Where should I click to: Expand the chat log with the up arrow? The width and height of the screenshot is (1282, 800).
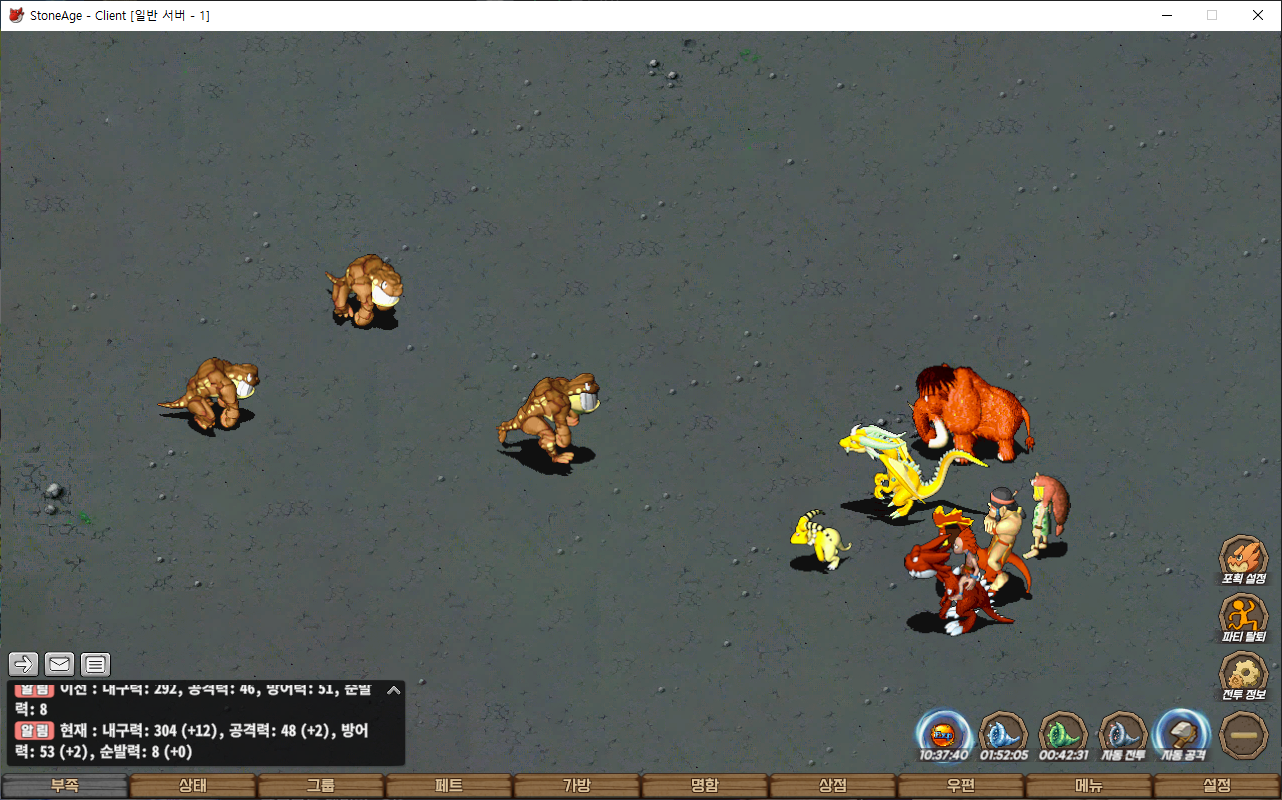click(394, 690)
